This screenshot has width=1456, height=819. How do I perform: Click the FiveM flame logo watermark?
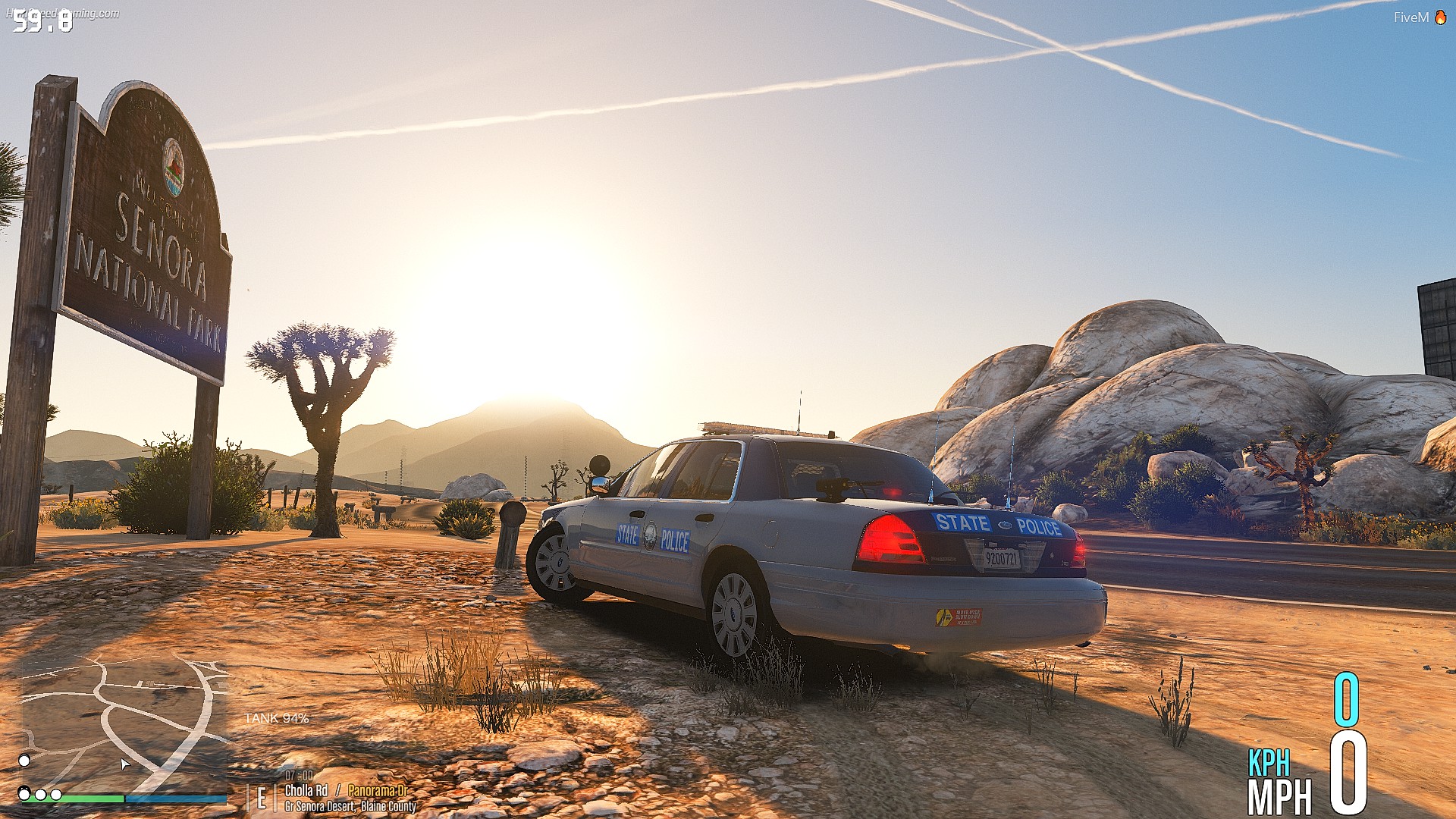coord(1440,17)
